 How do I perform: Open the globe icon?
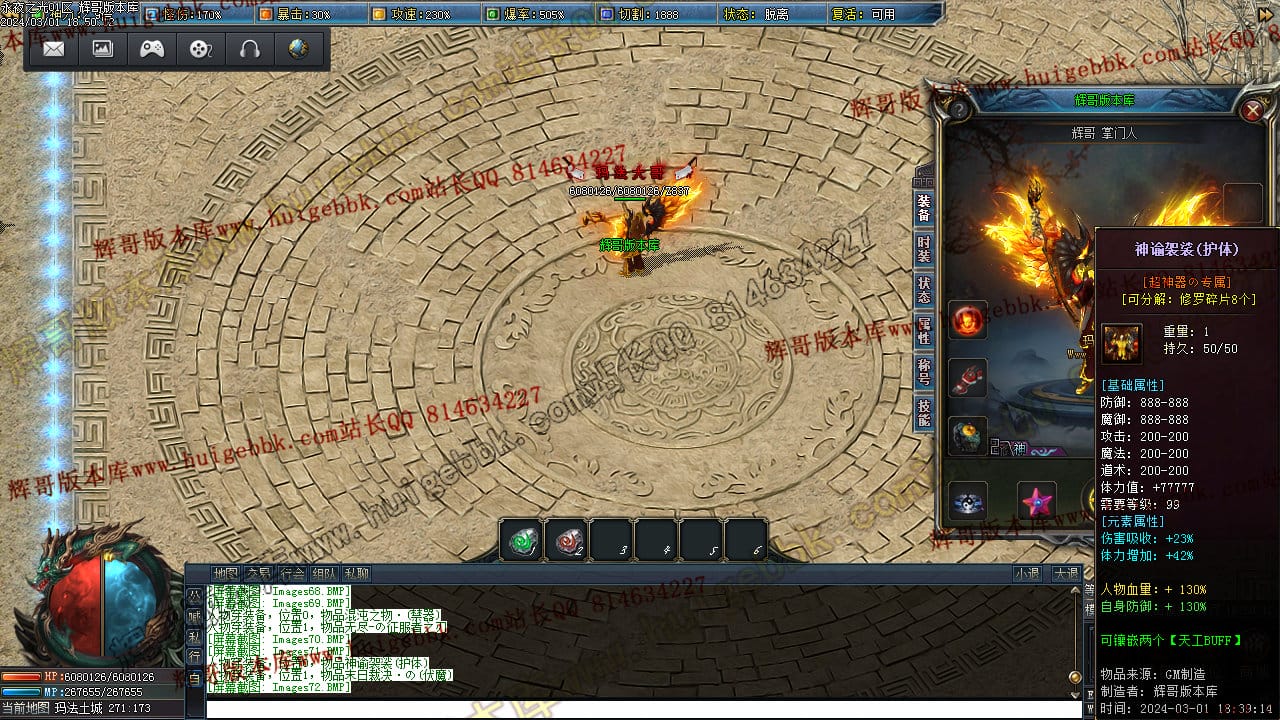pos(298,49)
